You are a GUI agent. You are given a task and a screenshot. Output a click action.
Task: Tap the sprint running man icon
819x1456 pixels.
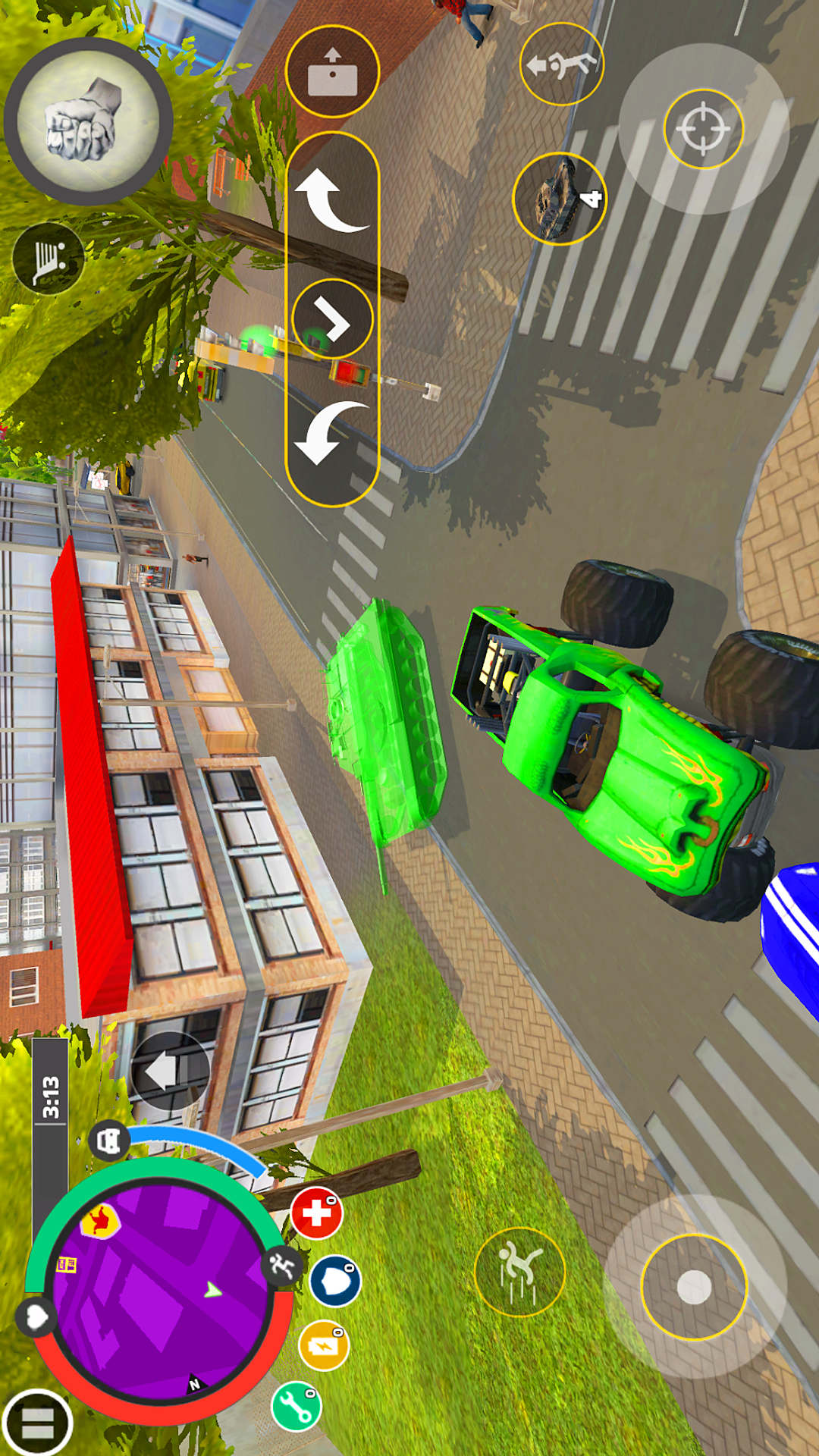(282, 1265)
